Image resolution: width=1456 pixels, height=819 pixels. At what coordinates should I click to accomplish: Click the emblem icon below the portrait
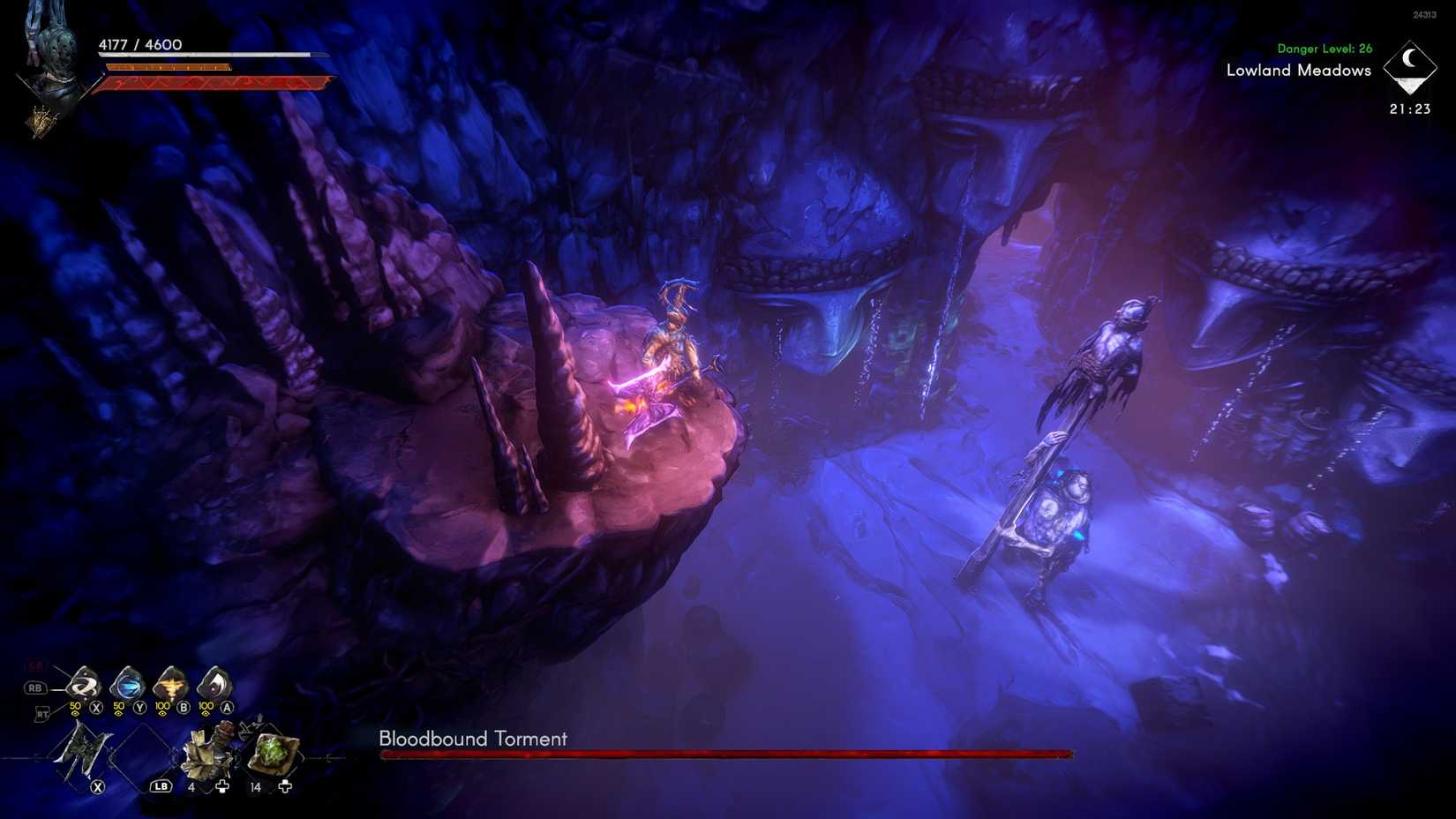[41, 119]
